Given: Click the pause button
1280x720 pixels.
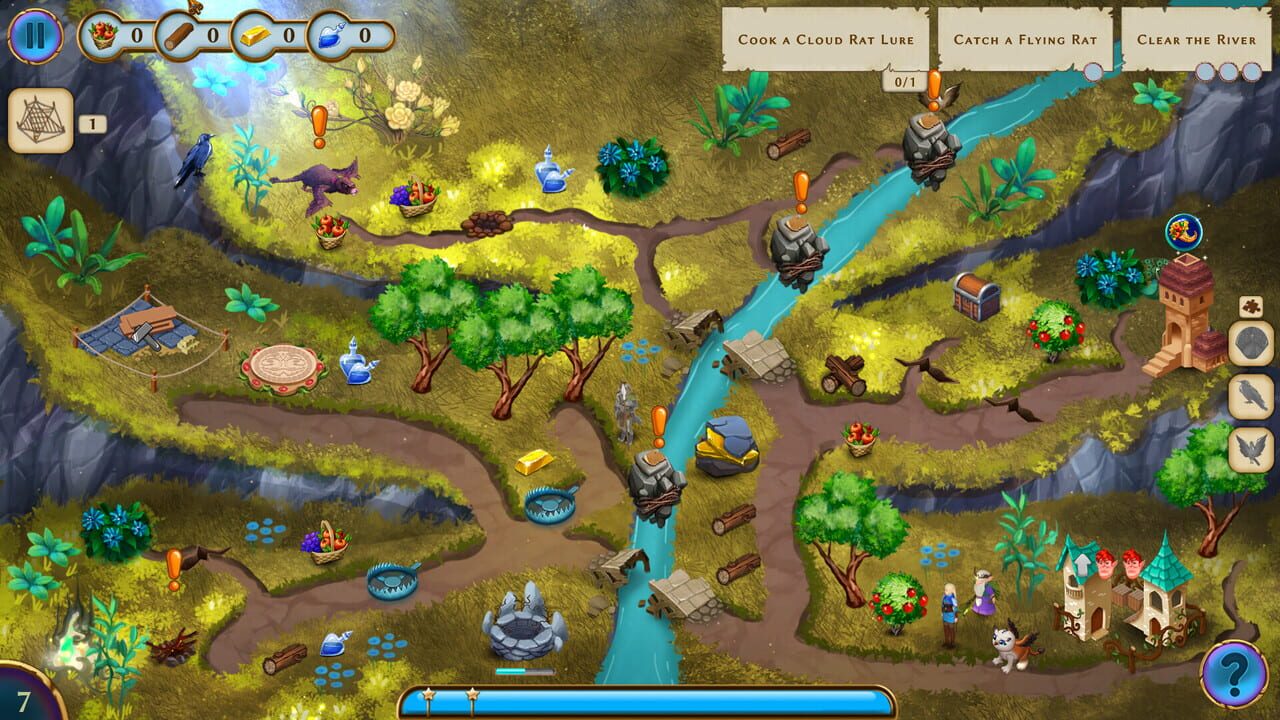Looking at the screenshot, I should pyautogui.click(x=35, y=35).
